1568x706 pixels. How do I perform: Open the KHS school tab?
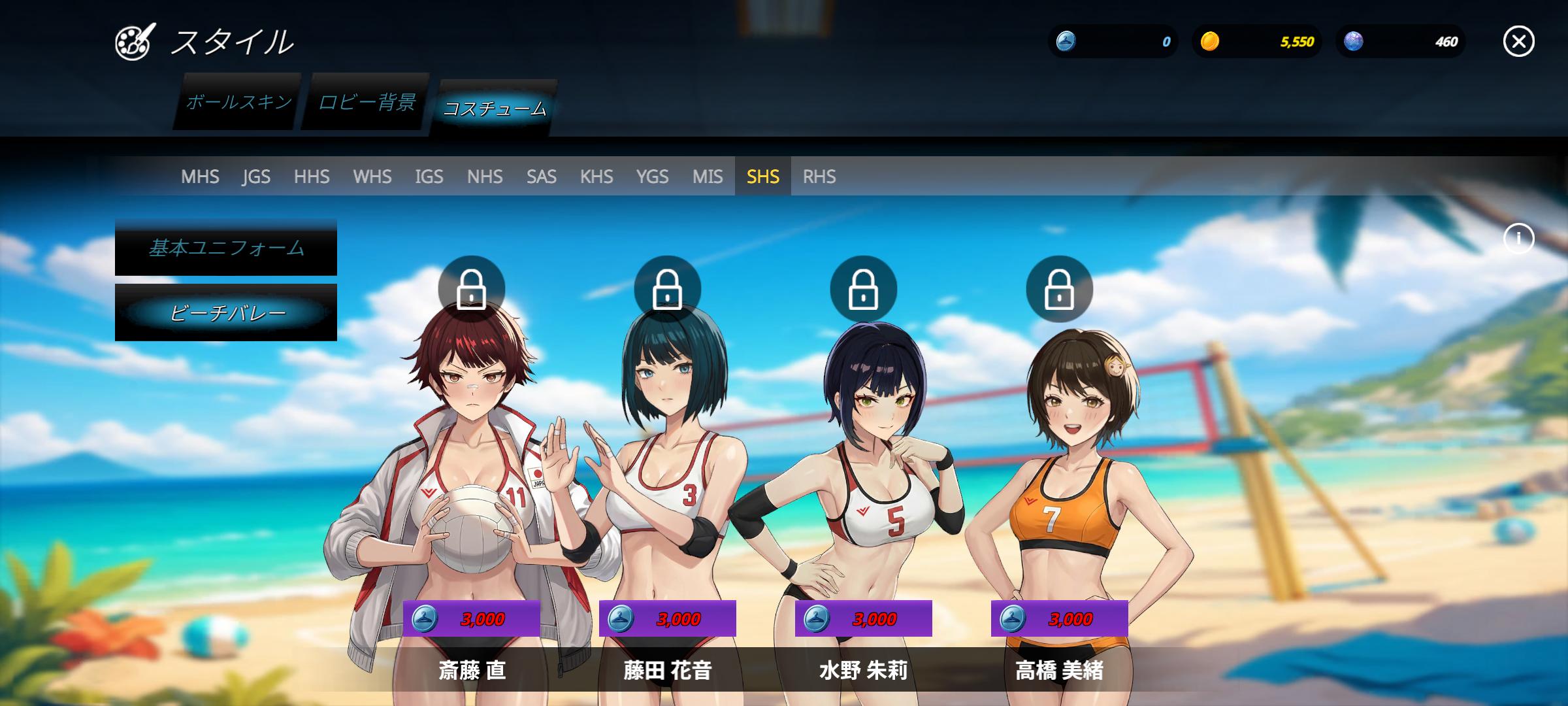click(x=596, y=176)
